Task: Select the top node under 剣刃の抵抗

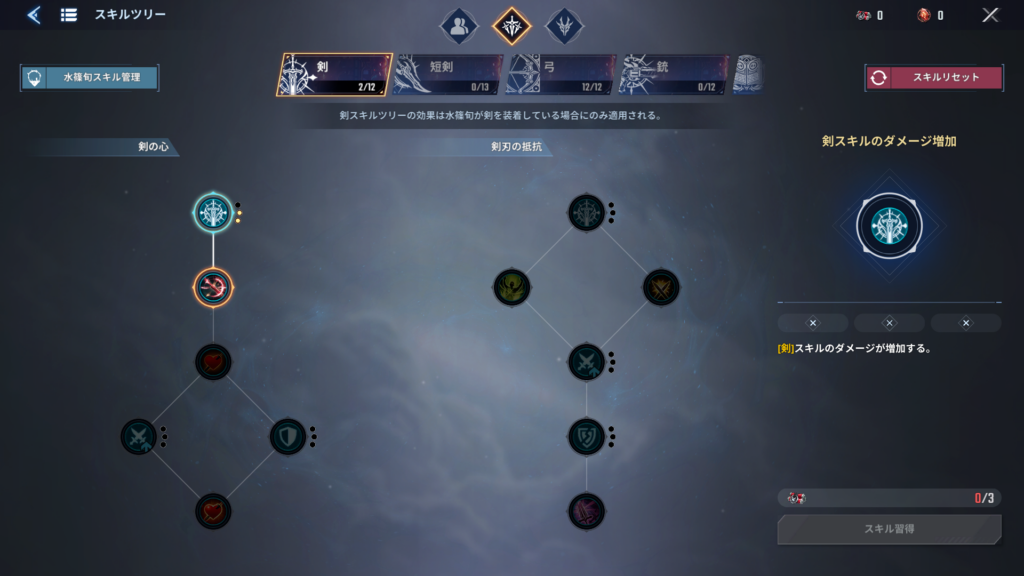Action: click(x=587, y=212)
